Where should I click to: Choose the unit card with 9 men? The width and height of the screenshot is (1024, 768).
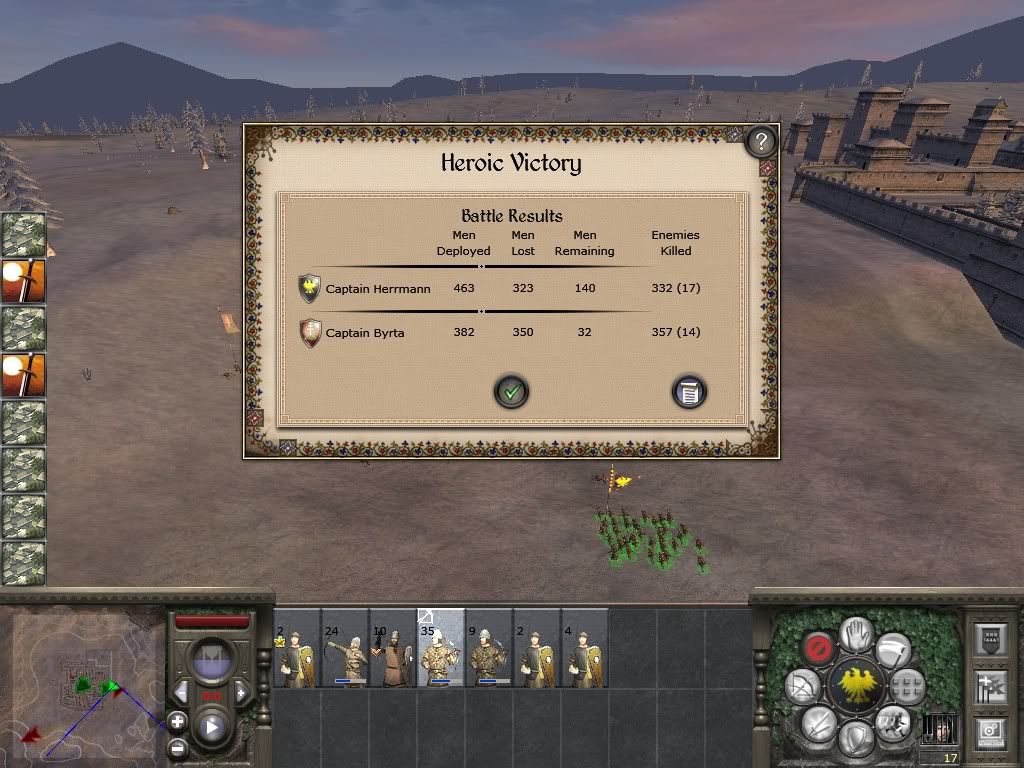[488, 651]
